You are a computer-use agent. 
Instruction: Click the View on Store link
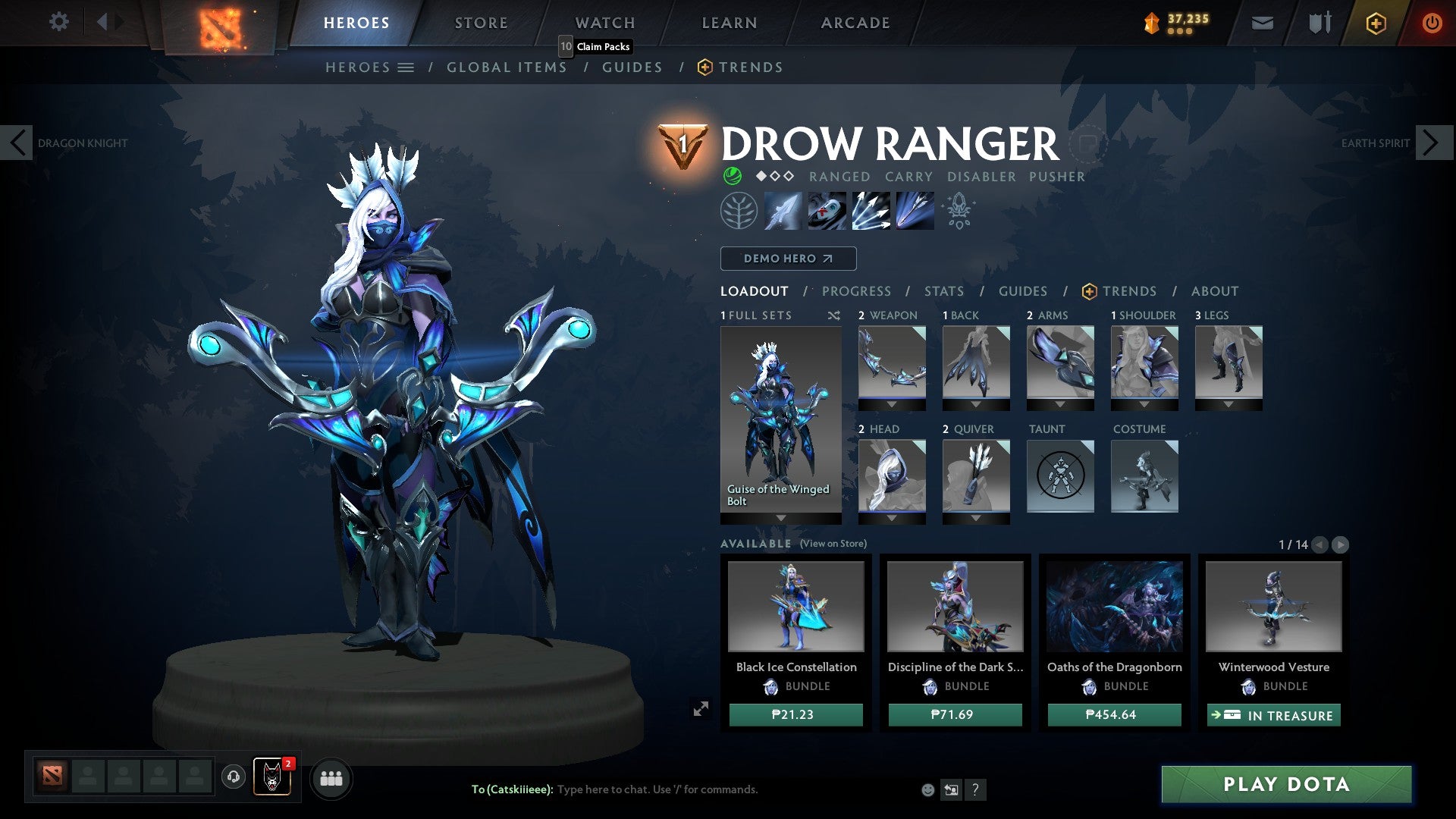click(x=833, y=544)
